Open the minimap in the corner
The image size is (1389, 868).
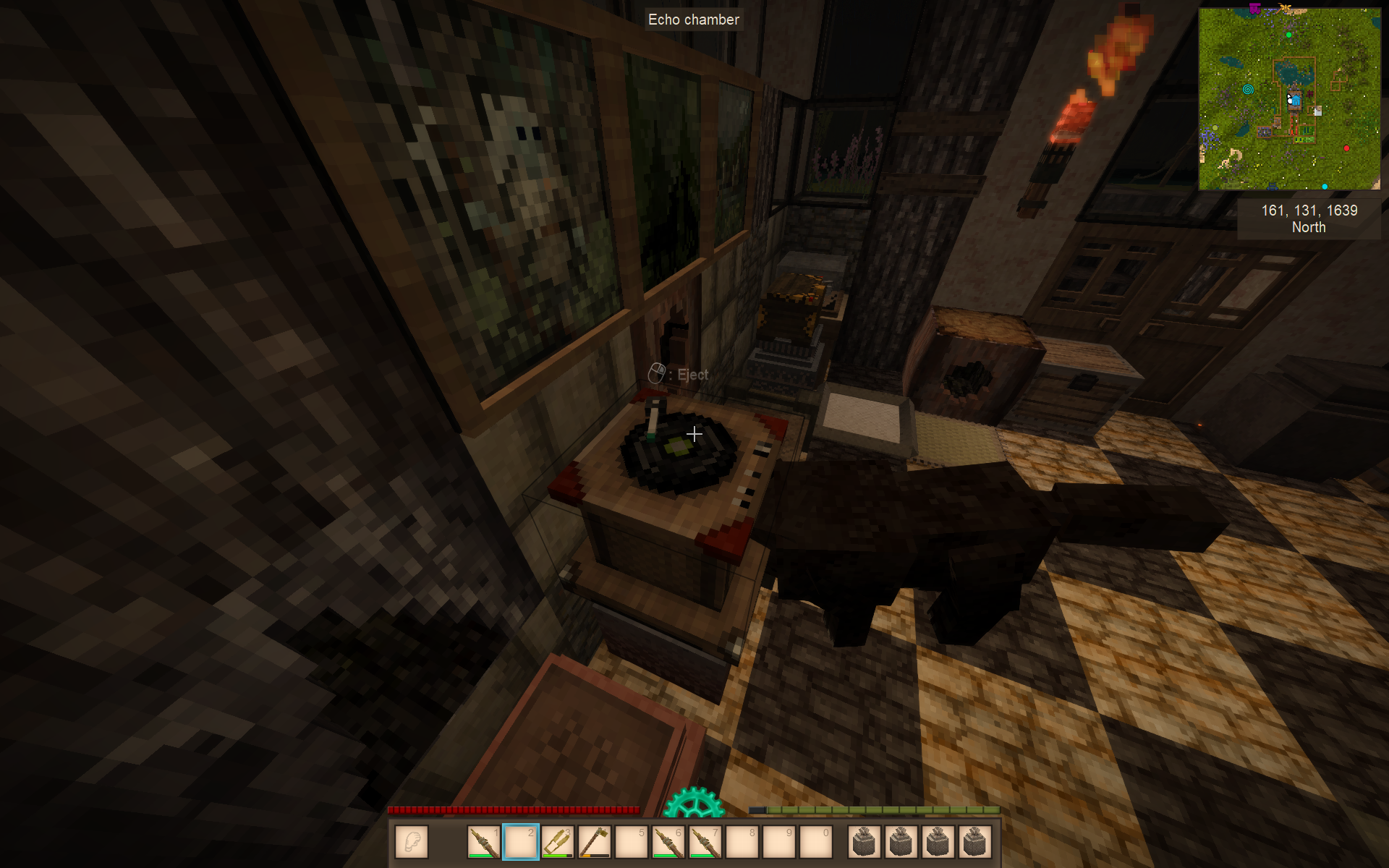[x=1289, y=99]
